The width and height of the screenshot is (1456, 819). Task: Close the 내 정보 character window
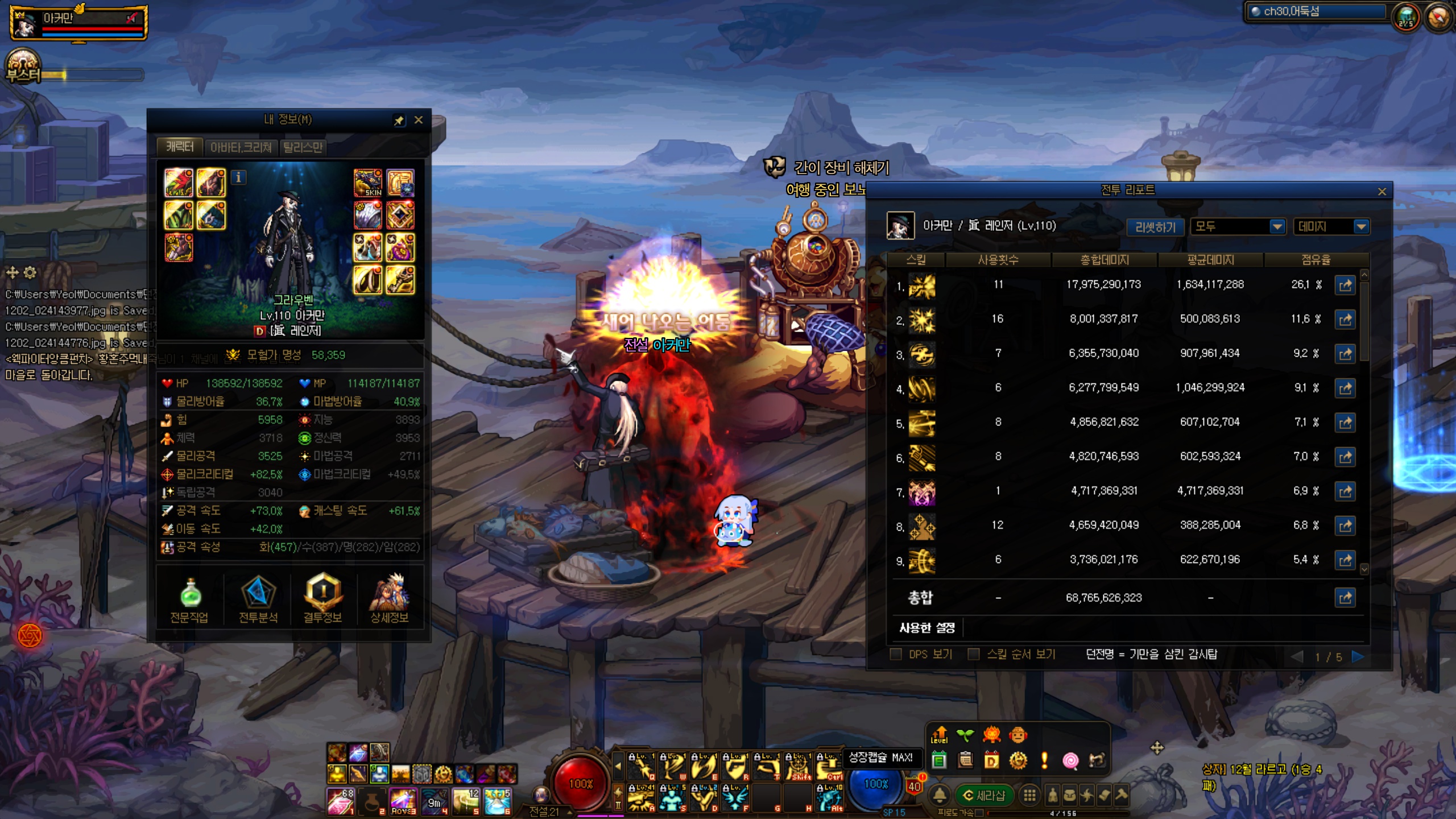coord(419,120)
